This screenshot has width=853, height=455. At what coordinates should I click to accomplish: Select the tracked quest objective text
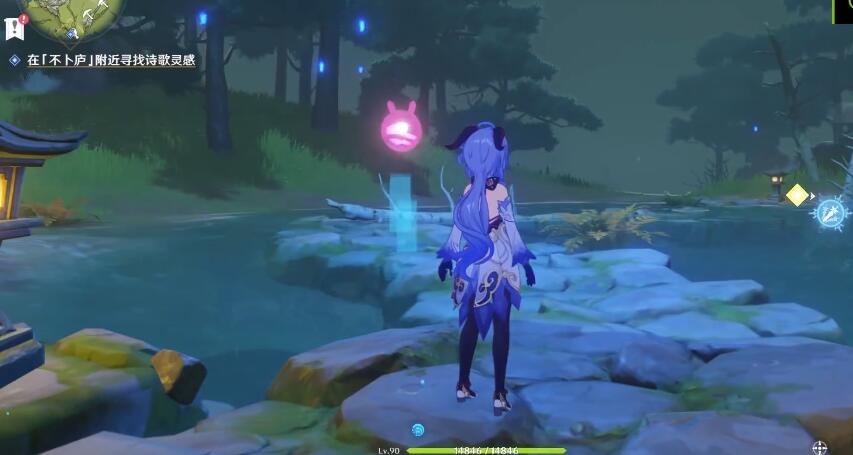tap(110, 61)
